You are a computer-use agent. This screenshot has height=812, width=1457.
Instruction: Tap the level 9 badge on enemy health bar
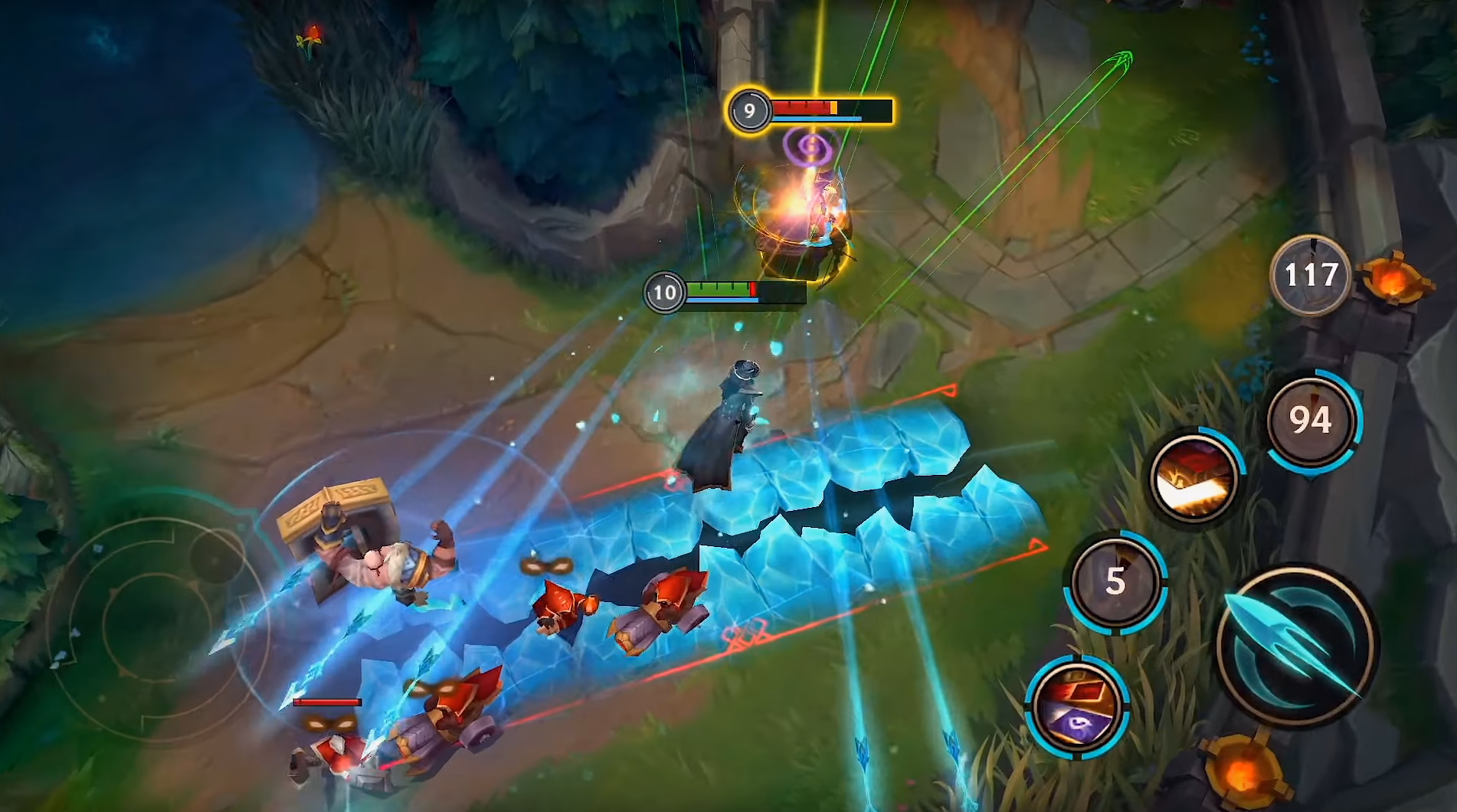[x=748, y=110]
